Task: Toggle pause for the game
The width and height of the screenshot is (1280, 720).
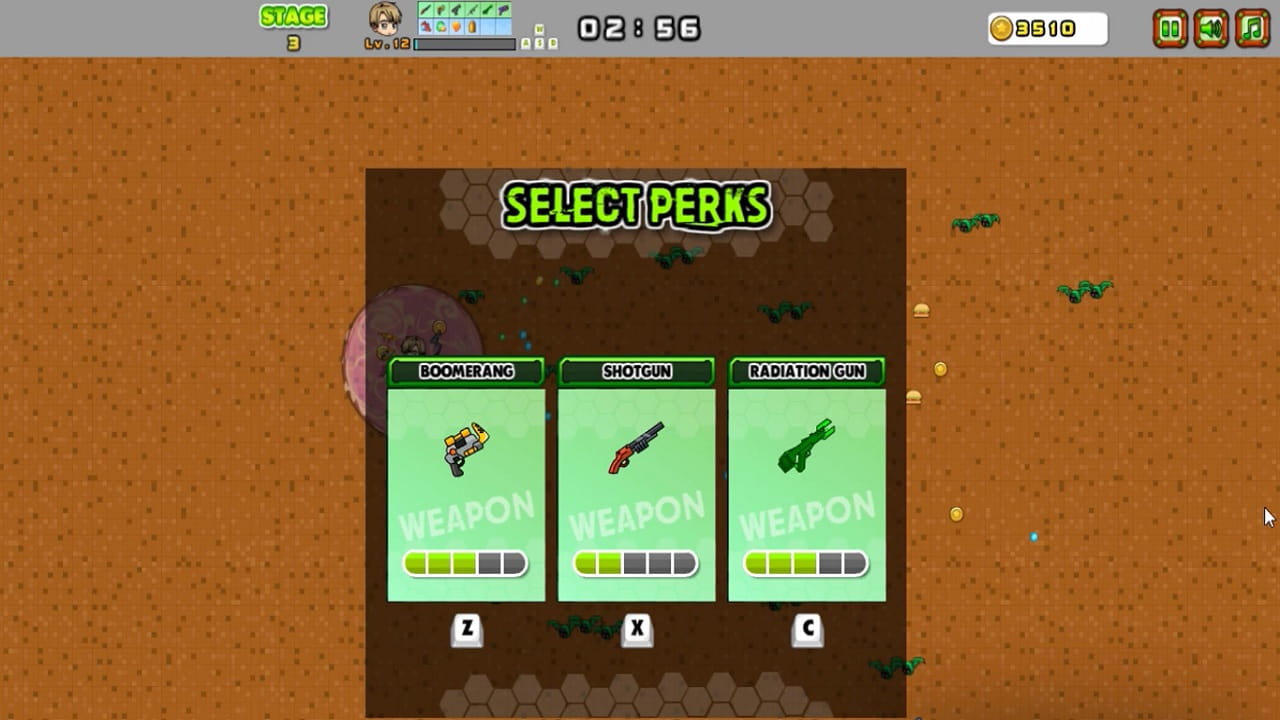Action: pos(1171,29)
